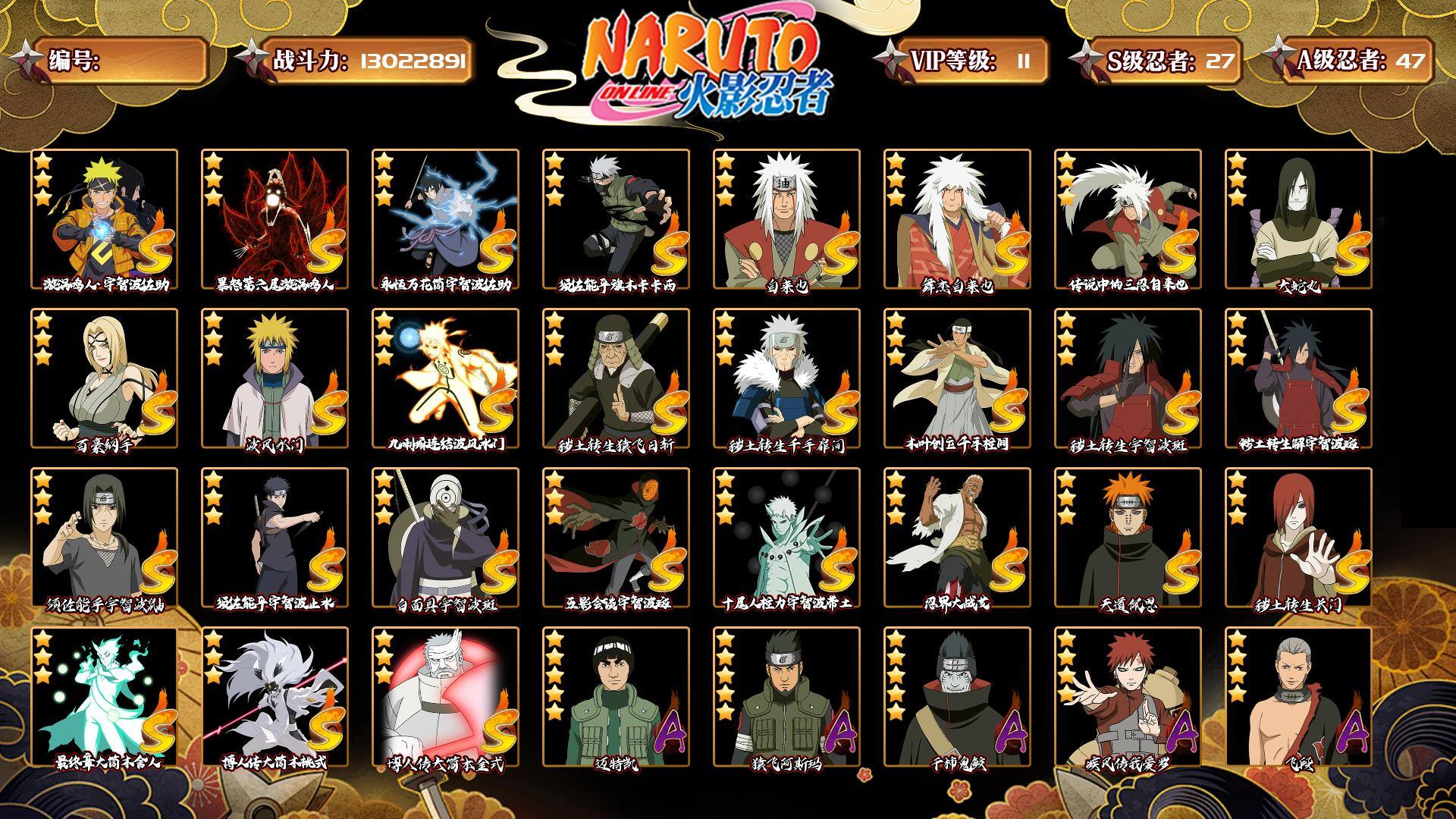Select the Edo Tensei Tobirama Senju card
This screenshot has width=1456, height=819.
point(786,378)
